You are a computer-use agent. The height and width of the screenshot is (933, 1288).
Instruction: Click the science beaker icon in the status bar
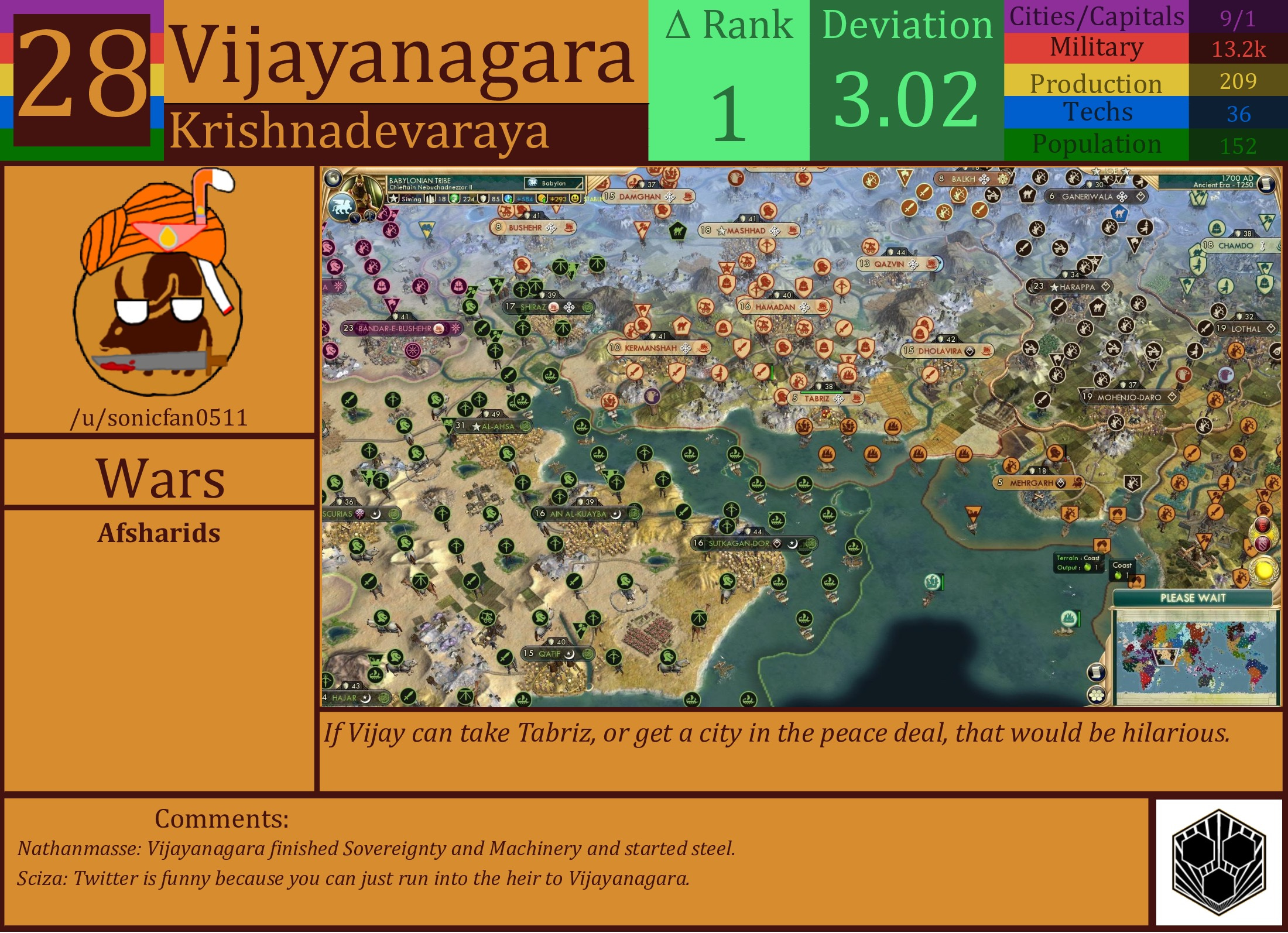click(455, 198)
